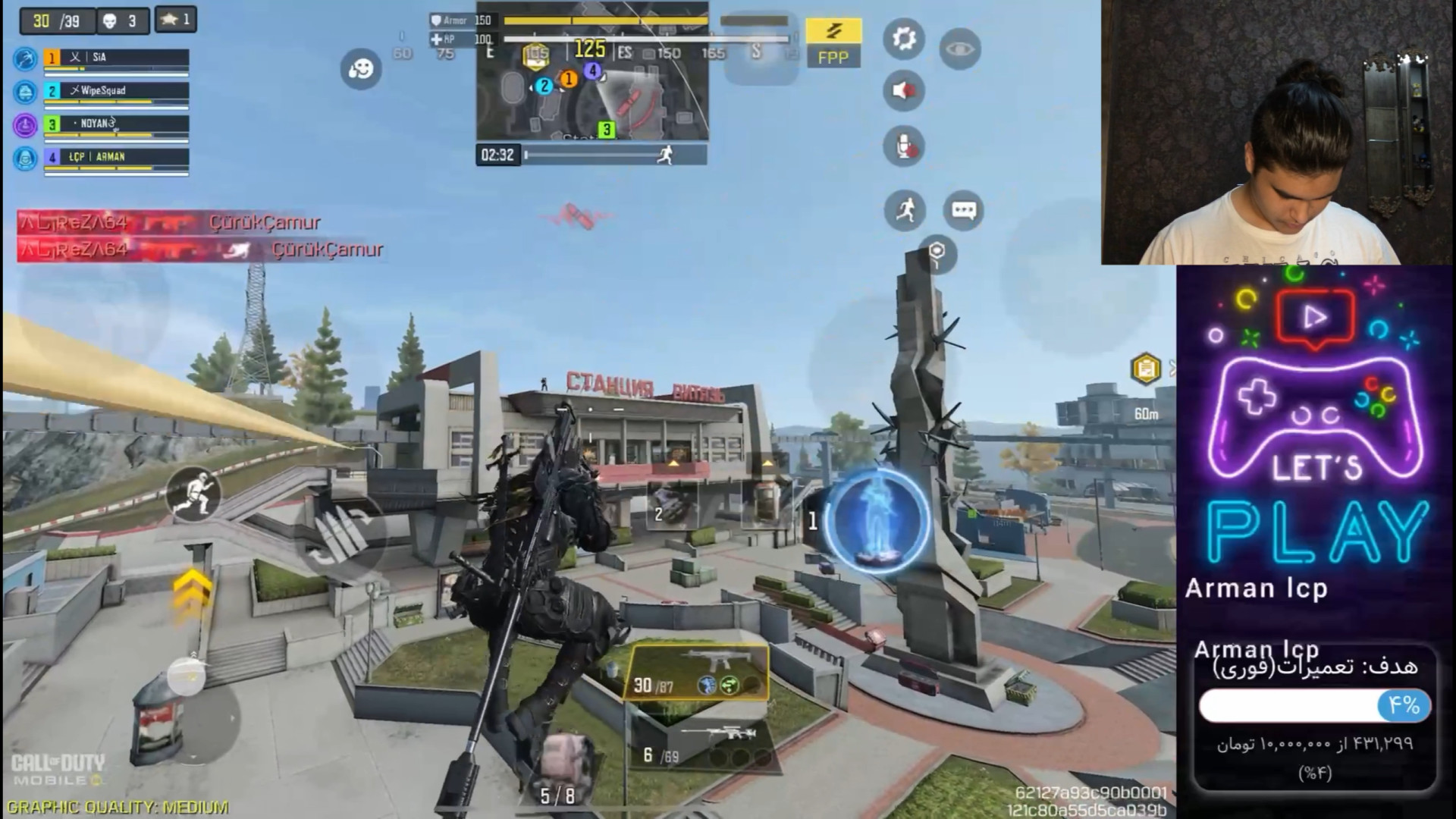Toggle the microphone button
The image size is (1456, 819).
(904, 146)
